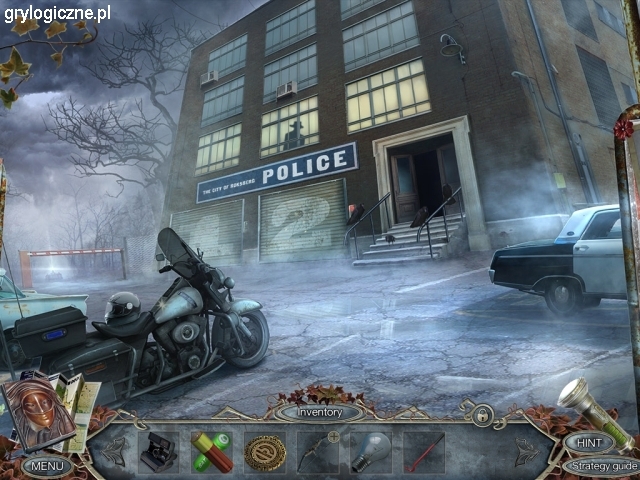Image resolution: width=640 pixels, height=480 pixels.
Task: Select the round bronze medallion
Action: coord(265,452)
